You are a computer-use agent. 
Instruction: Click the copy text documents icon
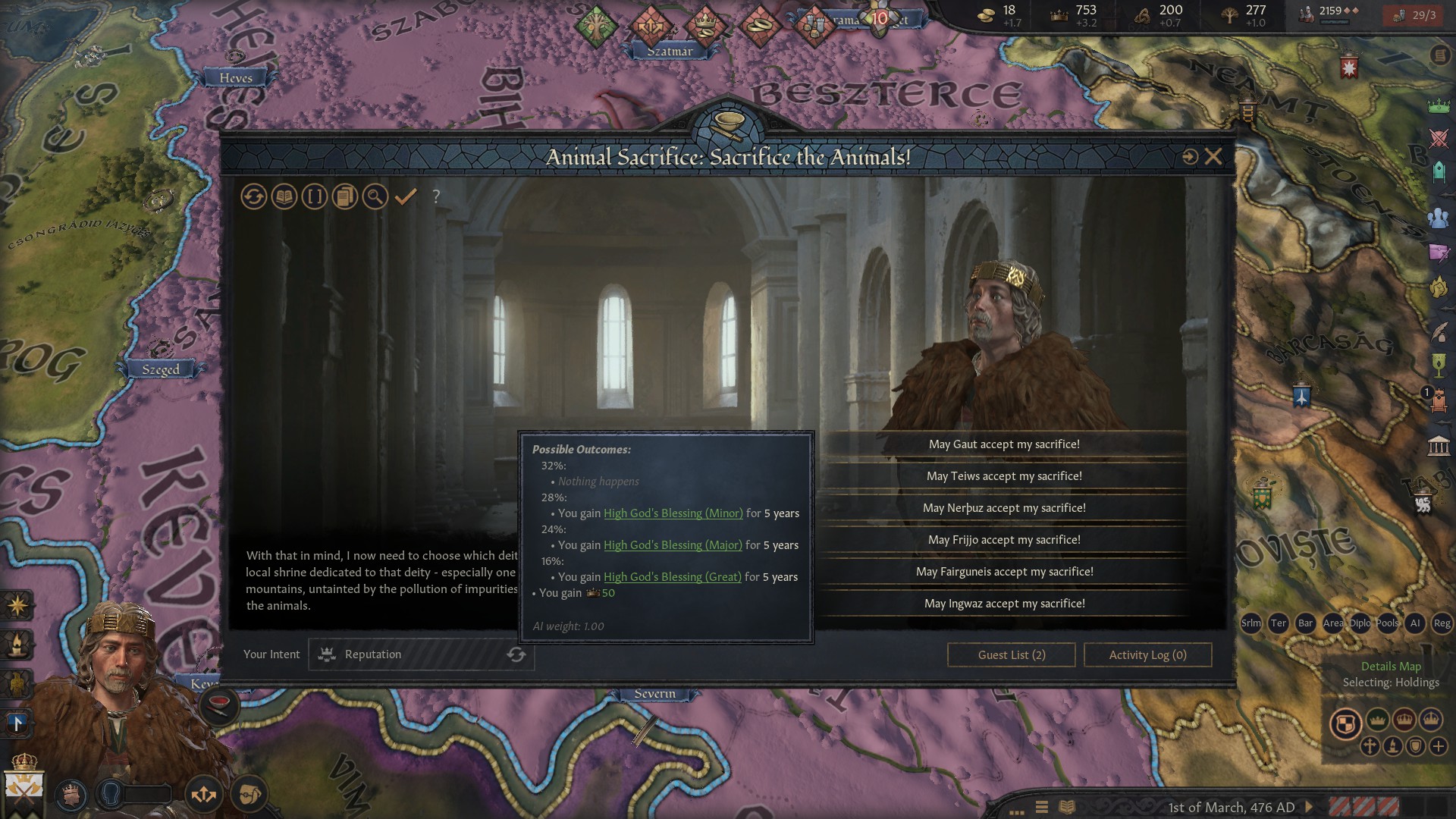[x=345, y=197]
